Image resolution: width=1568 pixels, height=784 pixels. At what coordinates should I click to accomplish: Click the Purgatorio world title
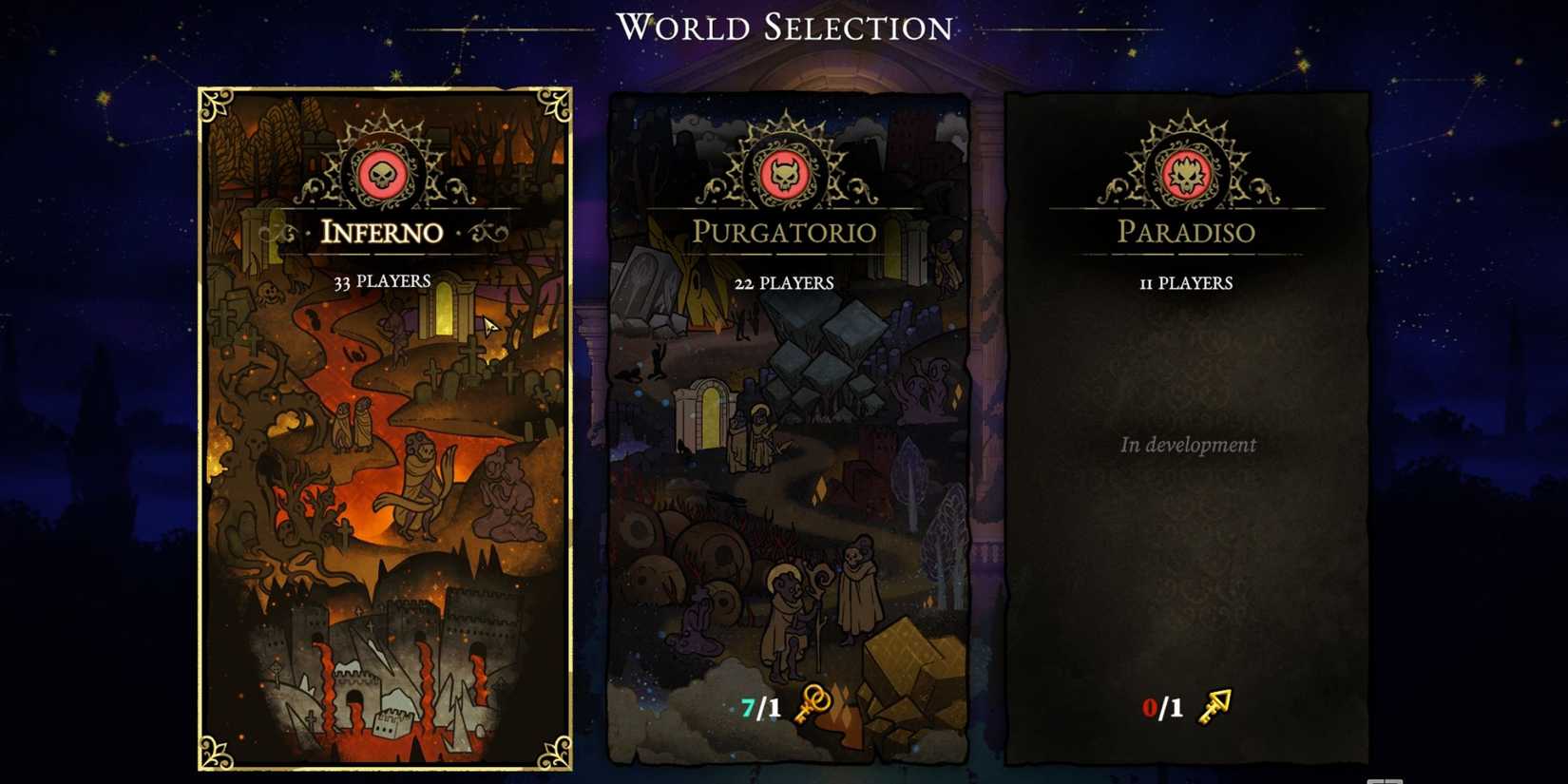786,232
